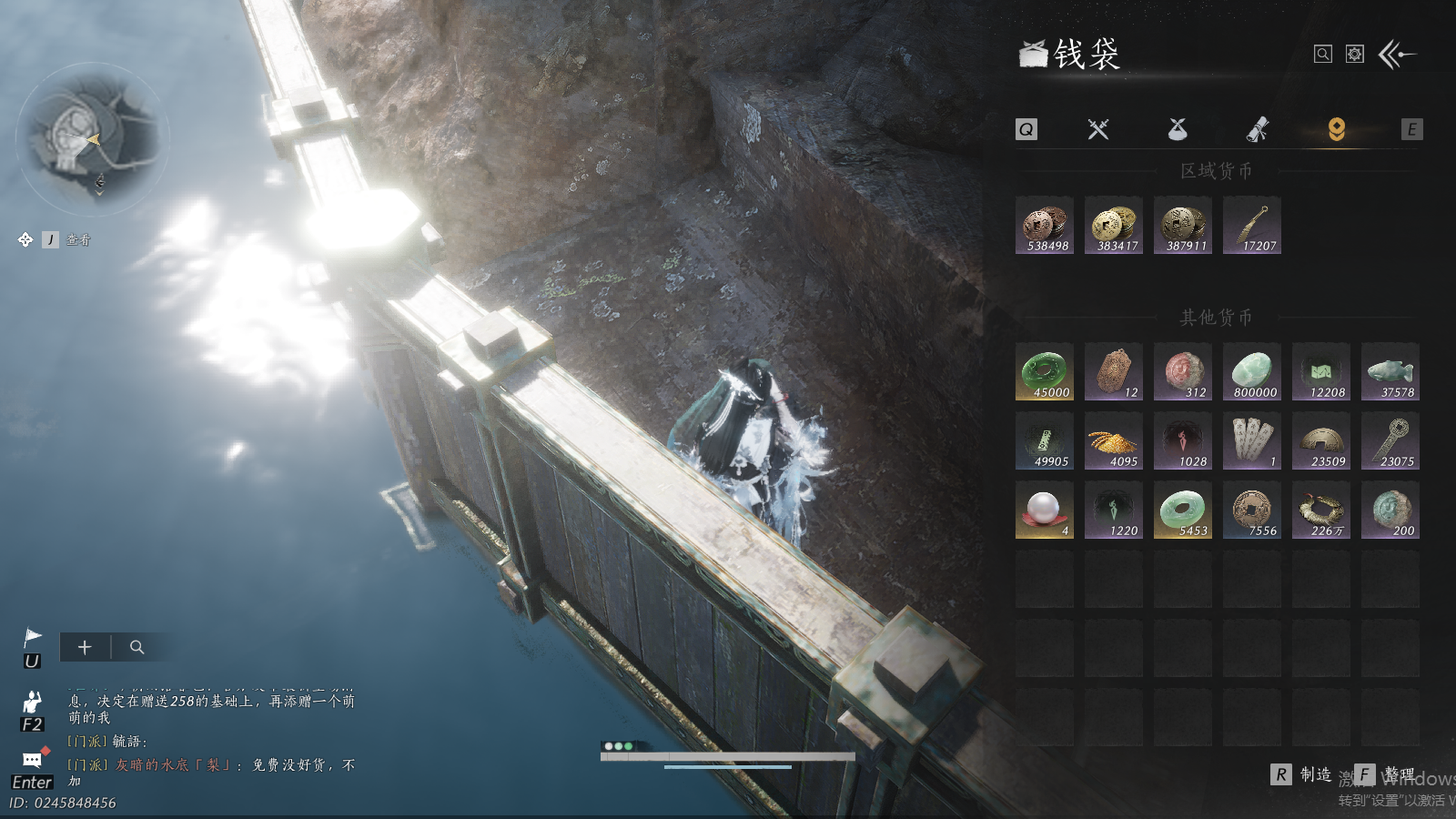Open the inventory search magnifier
The width and height of the screenshot is (1456, 819).
1323,55
